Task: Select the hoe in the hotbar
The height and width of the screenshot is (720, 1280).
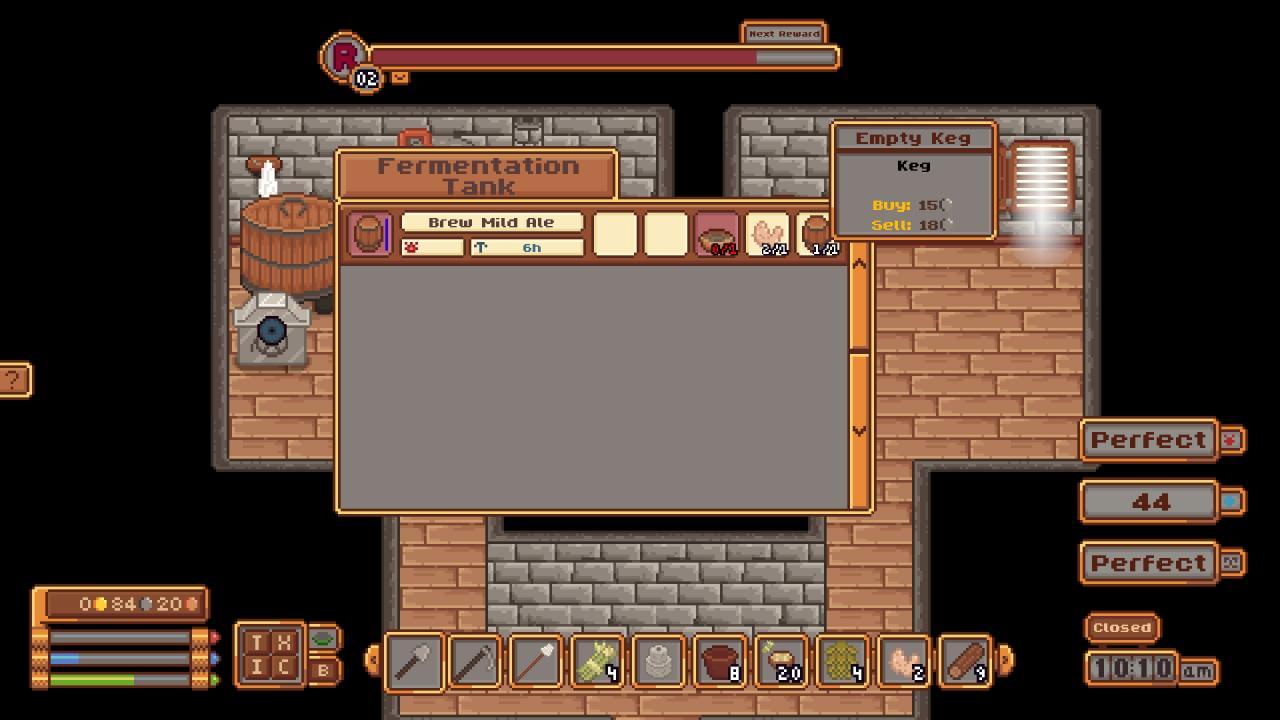Action: pos(475,661)
